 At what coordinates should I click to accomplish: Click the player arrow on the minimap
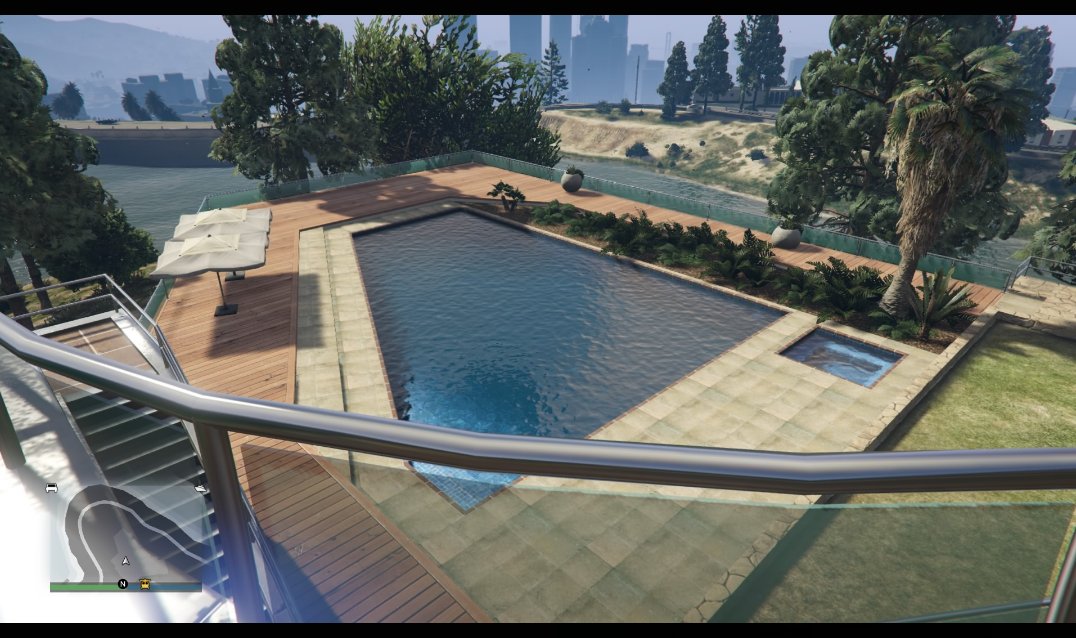tap(125, 561)
